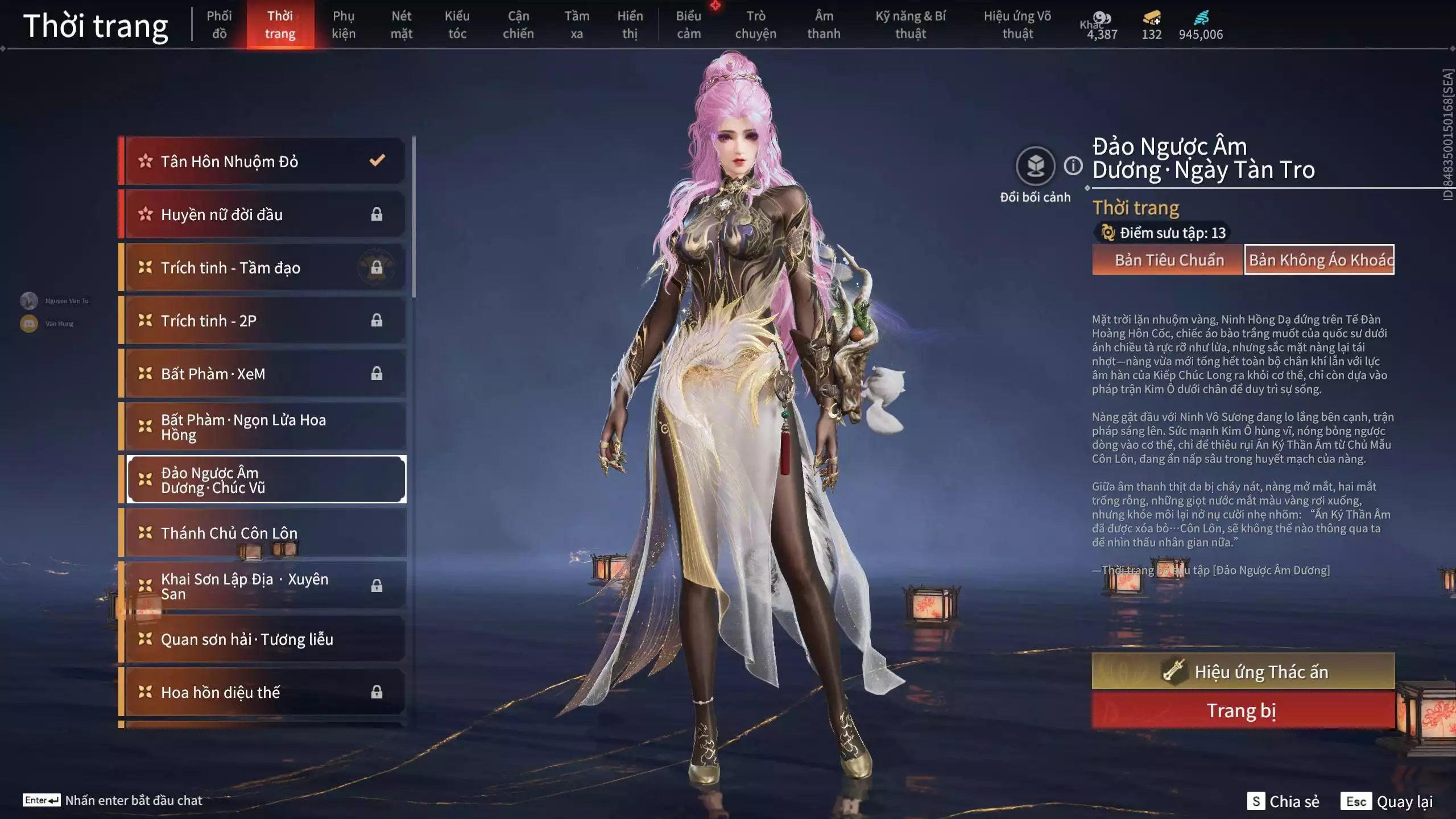Pick the Trích tinh - Tầm đạo outfit
The image size is (1456, 819).
[x=264, y=267]
